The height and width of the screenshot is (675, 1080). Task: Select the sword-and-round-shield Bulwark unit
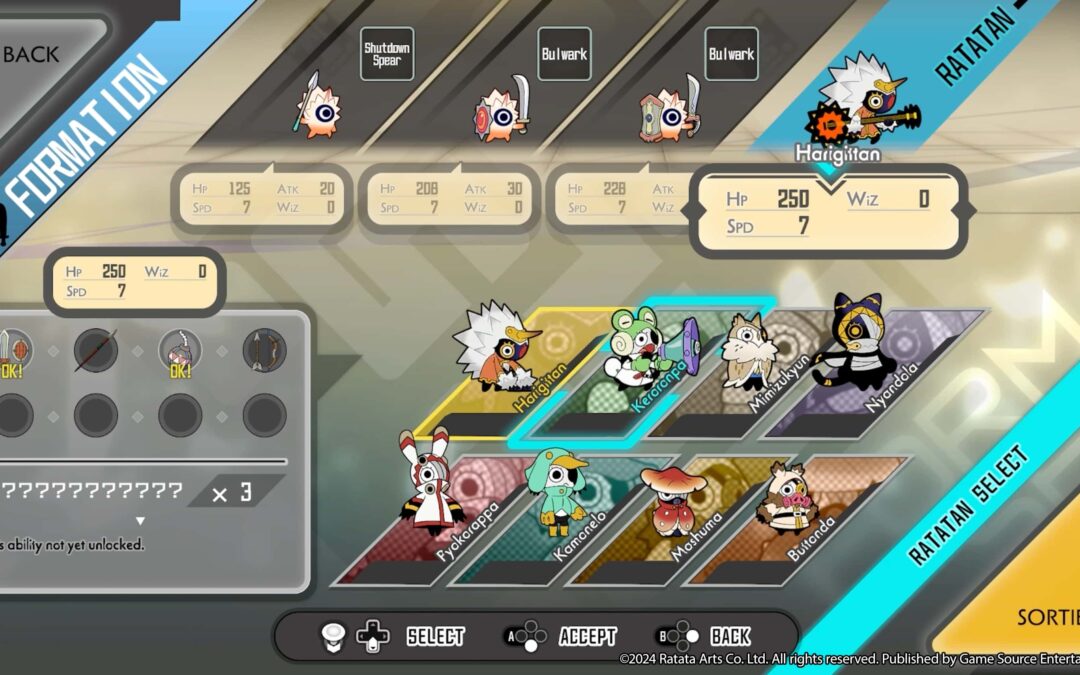500,112
